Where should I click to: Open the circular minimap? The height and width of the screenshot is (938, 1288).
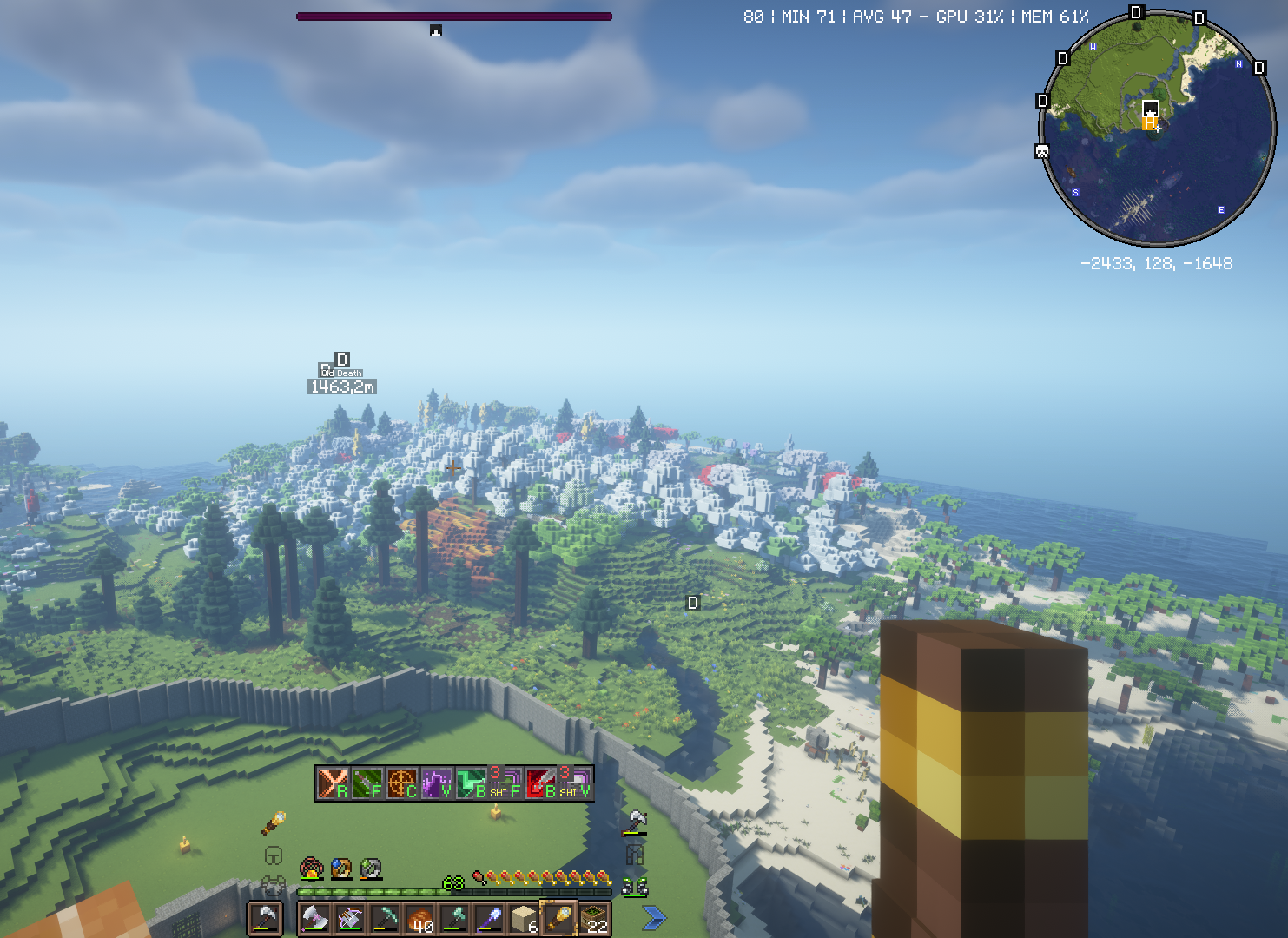tap(1158, 129)
